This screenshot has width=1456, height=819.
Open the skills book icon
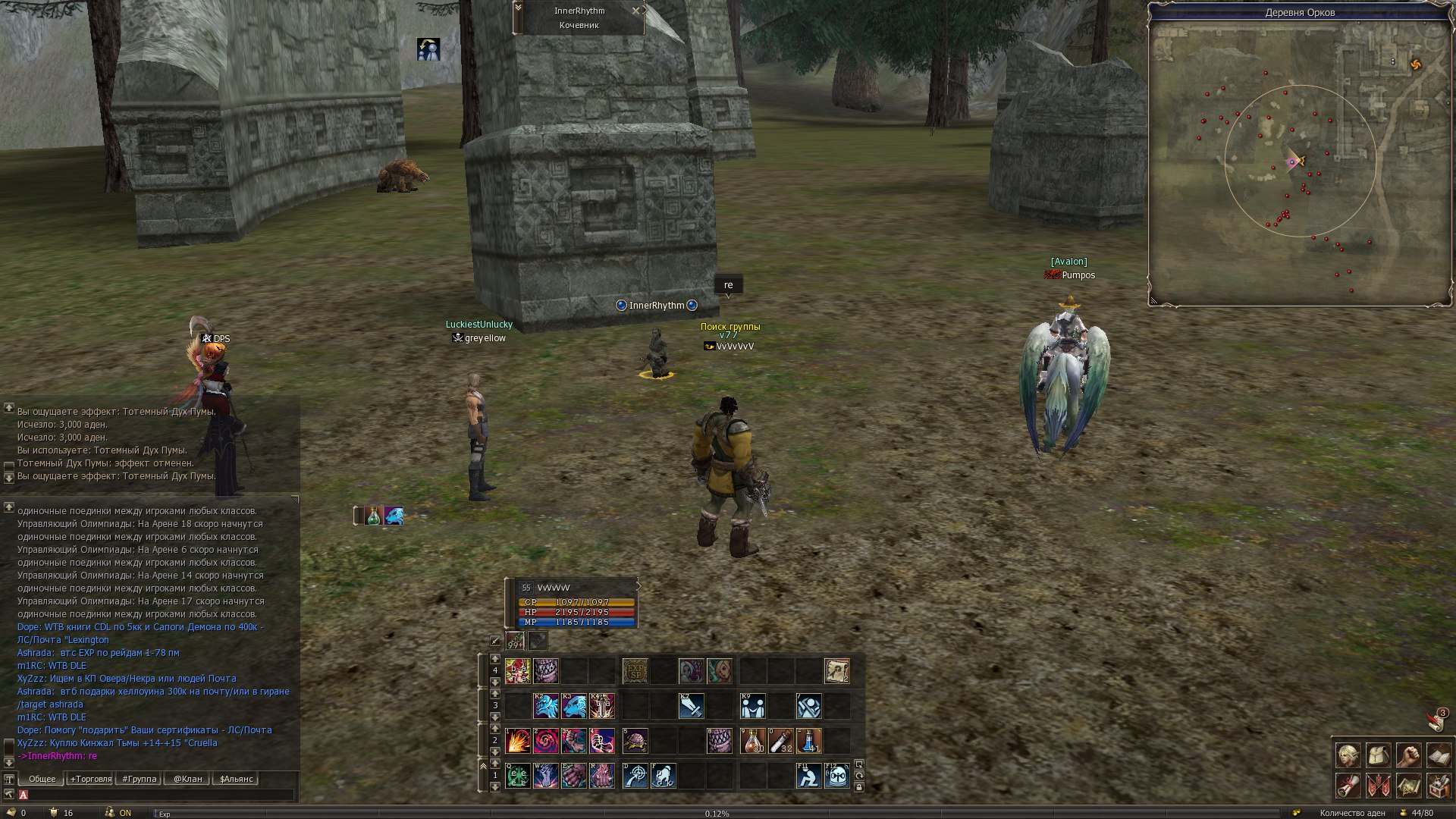click(x=1439, y=755)
